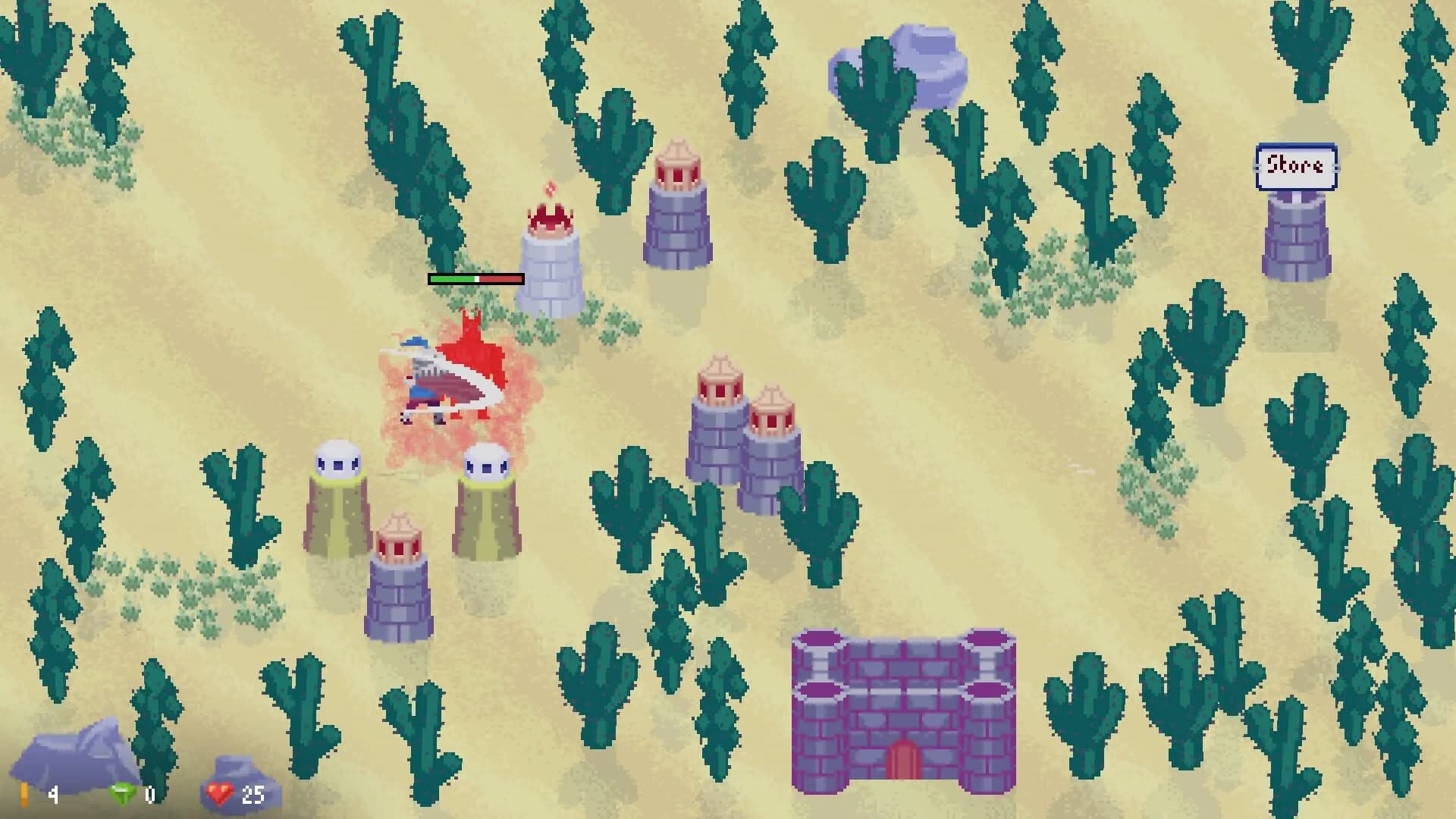Click the enemy health bar above the tower
The image size is (1456, 819).
tap(476, 279)
